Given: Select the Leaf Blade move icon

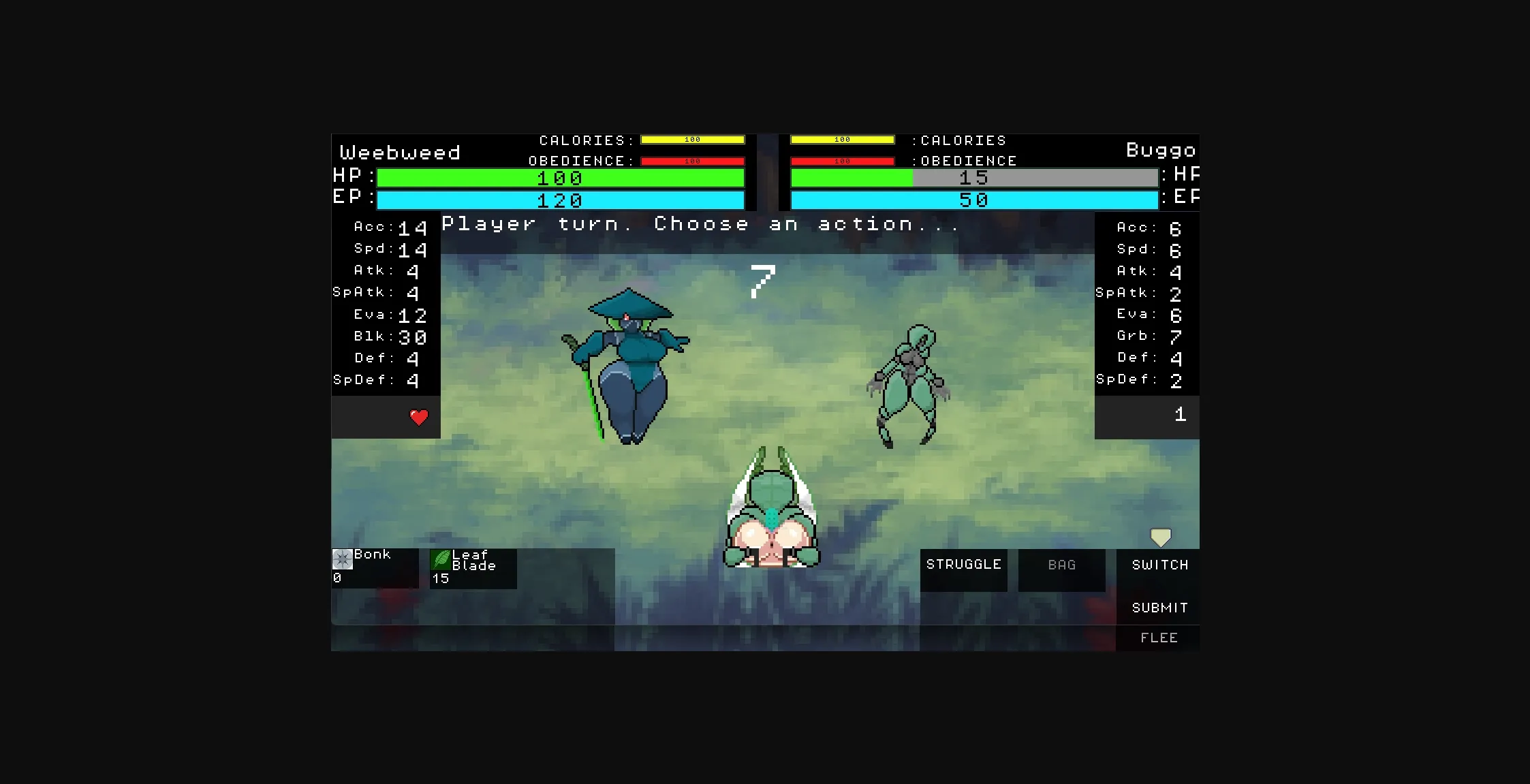Looking at the screenshot, I should [442, 560].
